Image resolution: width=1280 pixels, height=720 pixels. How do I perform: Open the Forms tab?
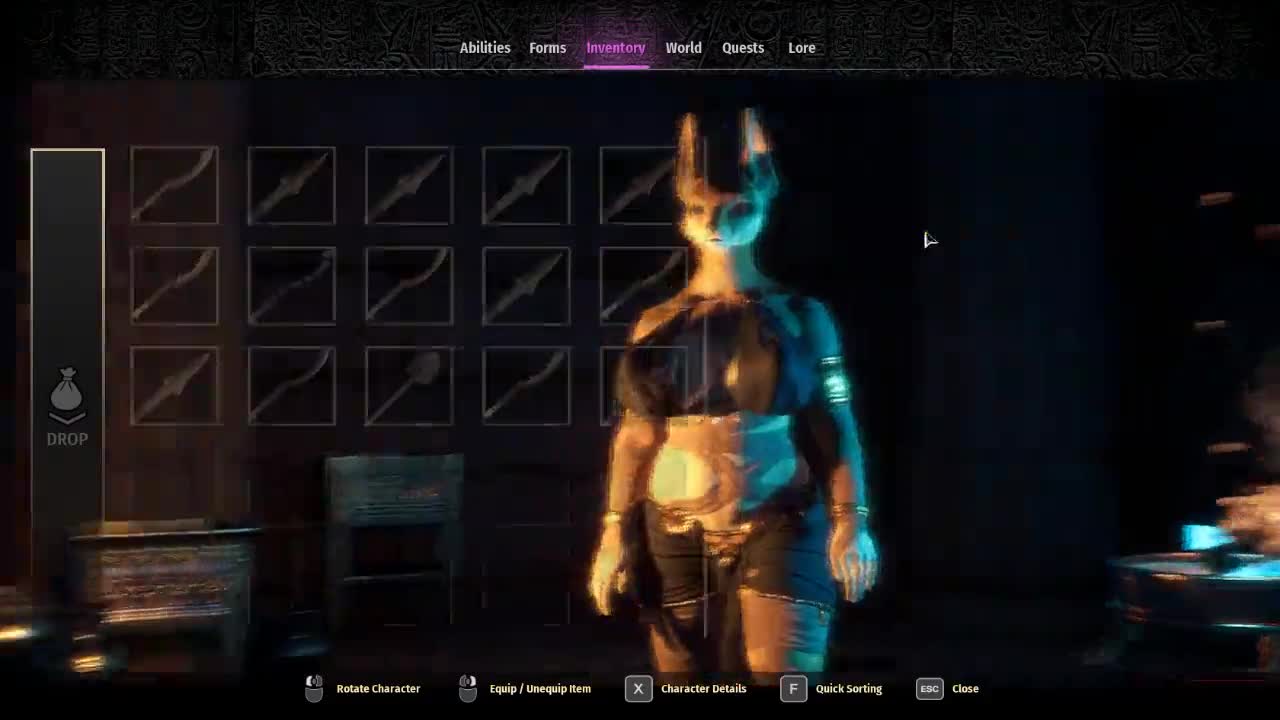tap(547, 48)
